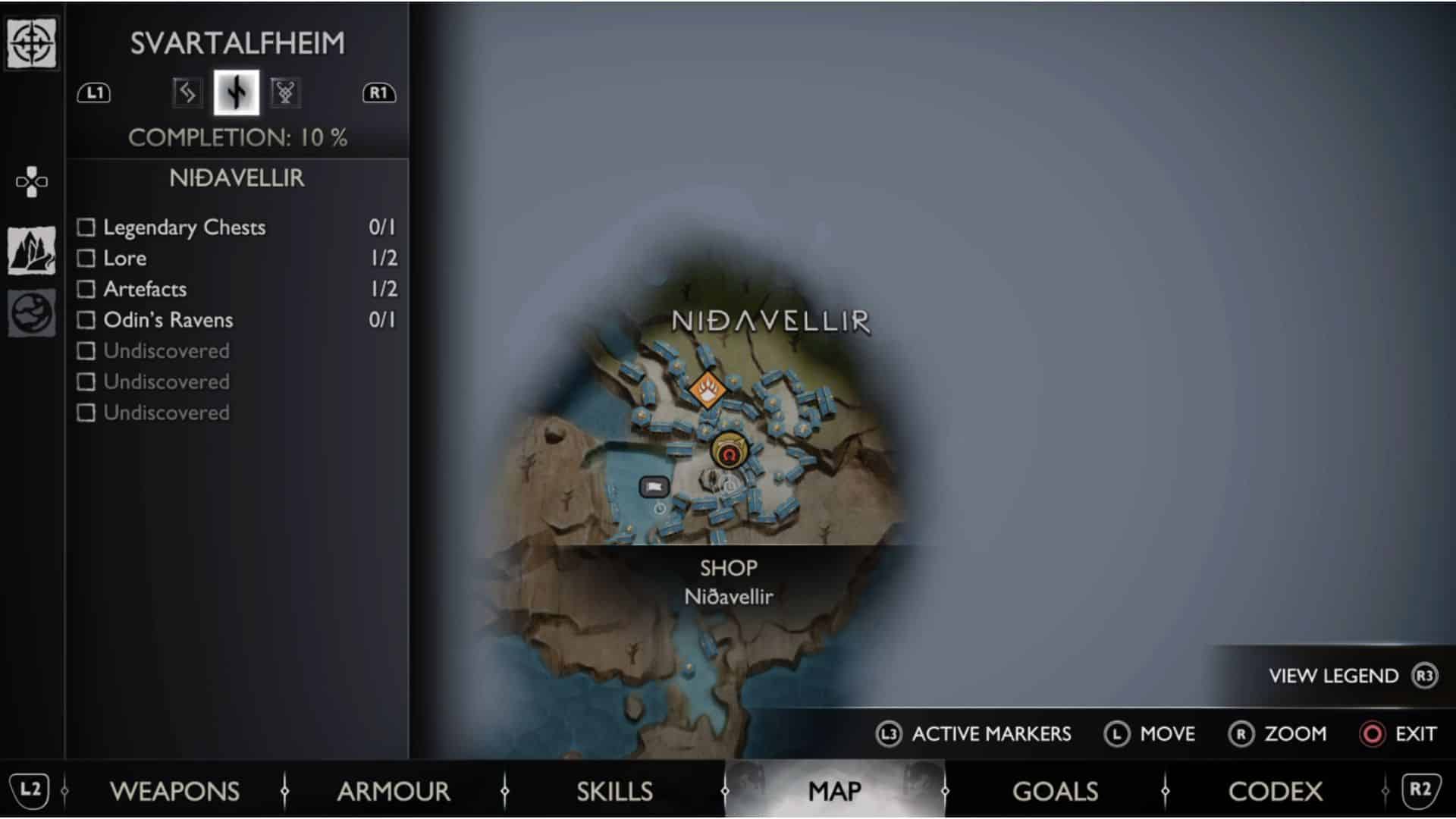
Task: Select the Artefacts row
Action: point(145,289)
